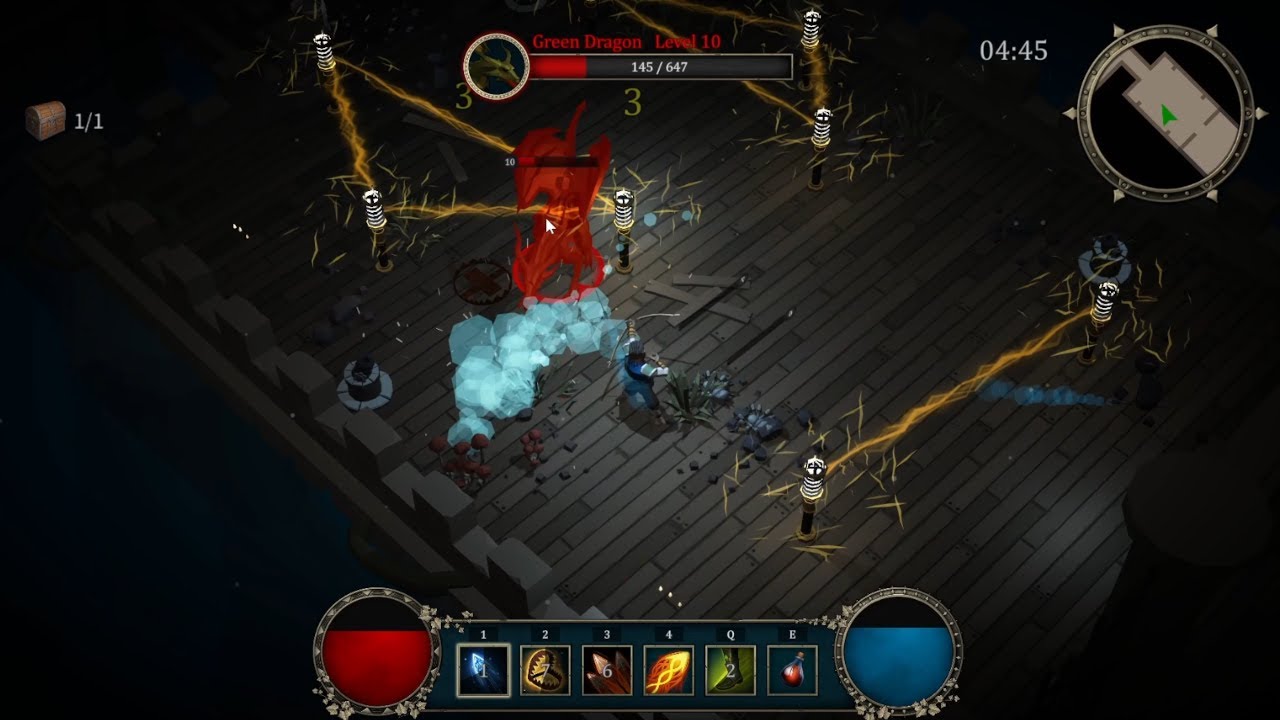Click the green player arrow on the minimap

pyautogui.click(x=1169, y=113)
